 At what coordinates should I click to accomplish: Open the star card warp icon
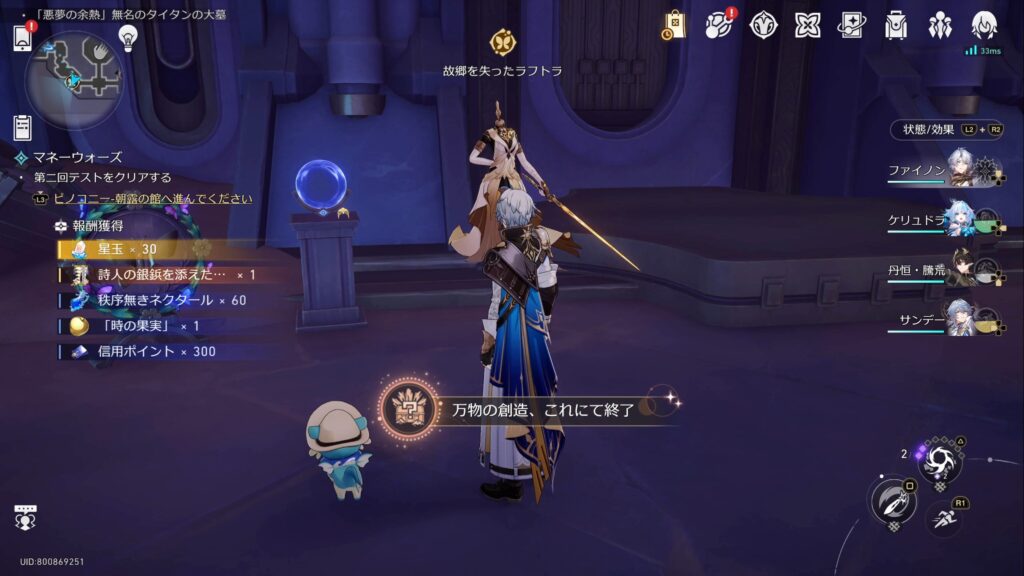[851, 25]
